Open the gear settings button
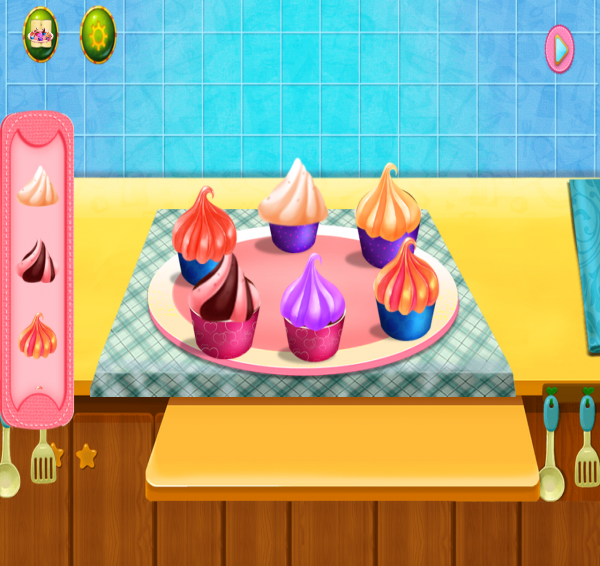The image size is (600, 566). pos(98,35)
